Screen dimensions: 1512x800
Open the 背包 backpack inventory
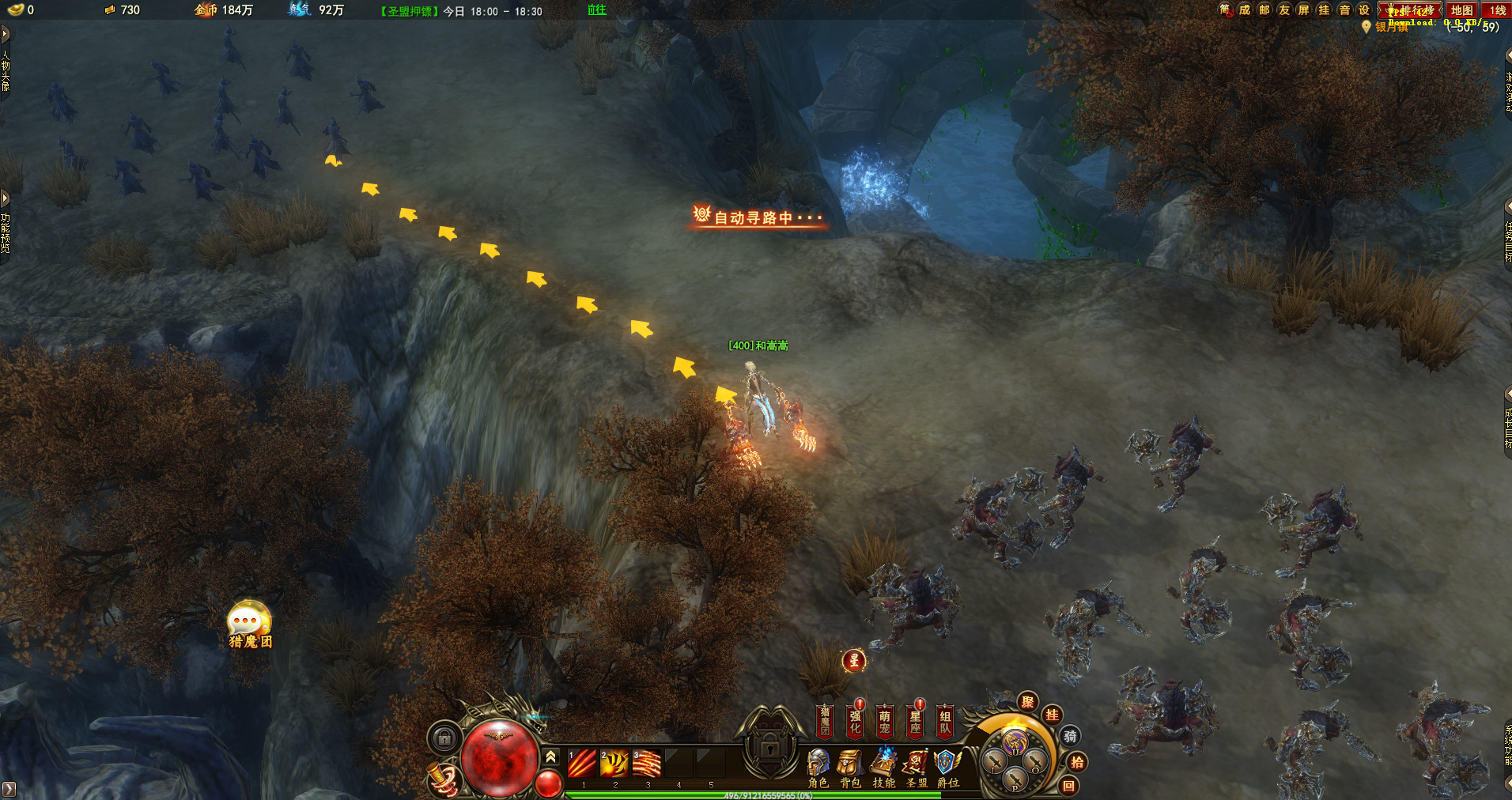(x=850, y=767)
